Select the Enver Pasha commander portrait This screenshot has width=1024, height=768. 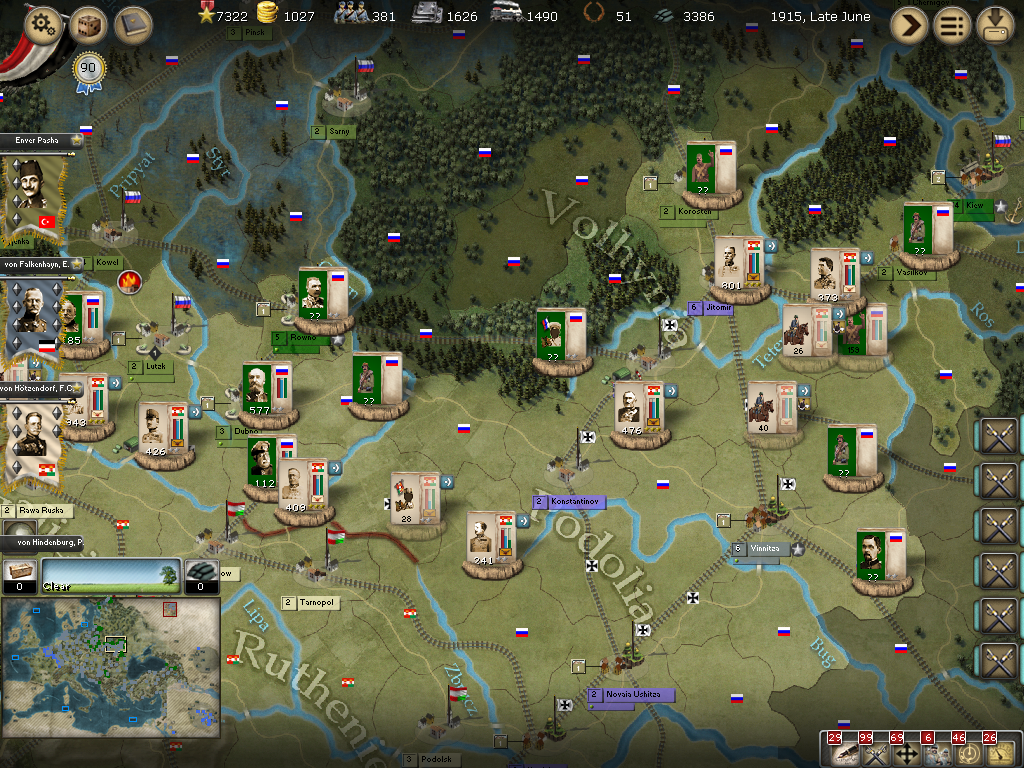pyautogui.click(x=34, y=197)
